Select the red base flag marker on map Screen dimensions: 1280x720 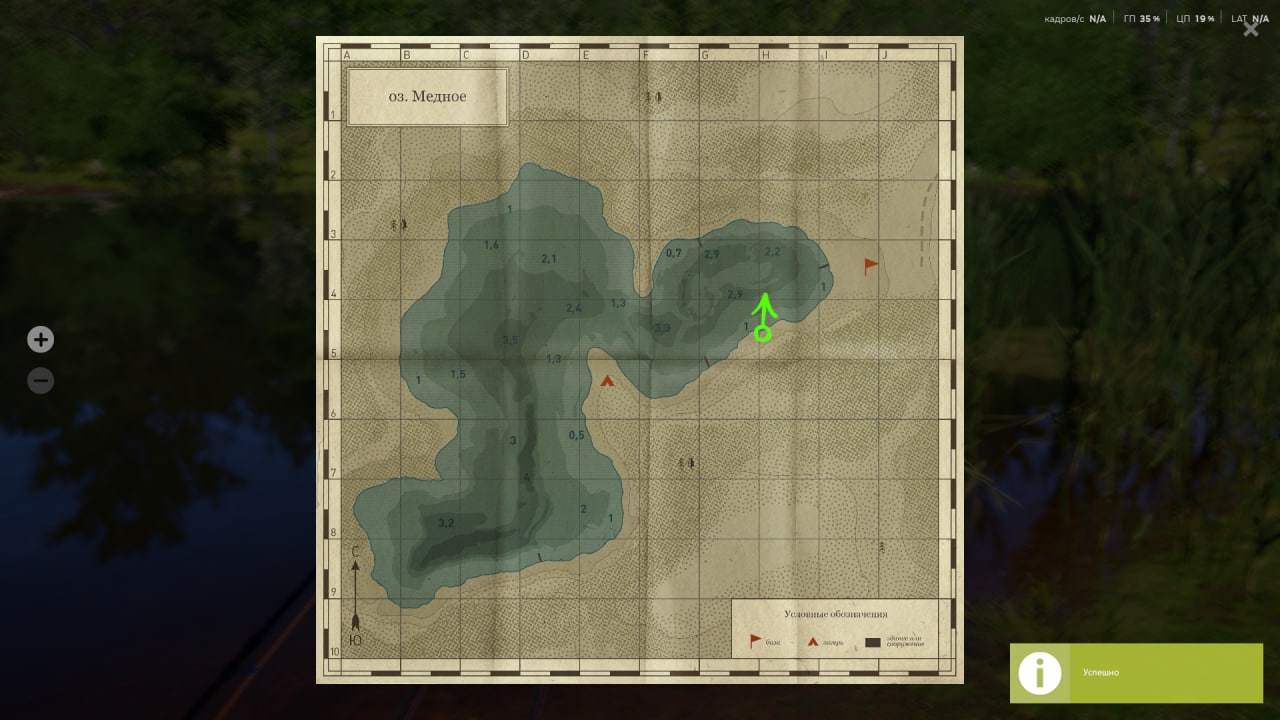(x=871, y=265)
